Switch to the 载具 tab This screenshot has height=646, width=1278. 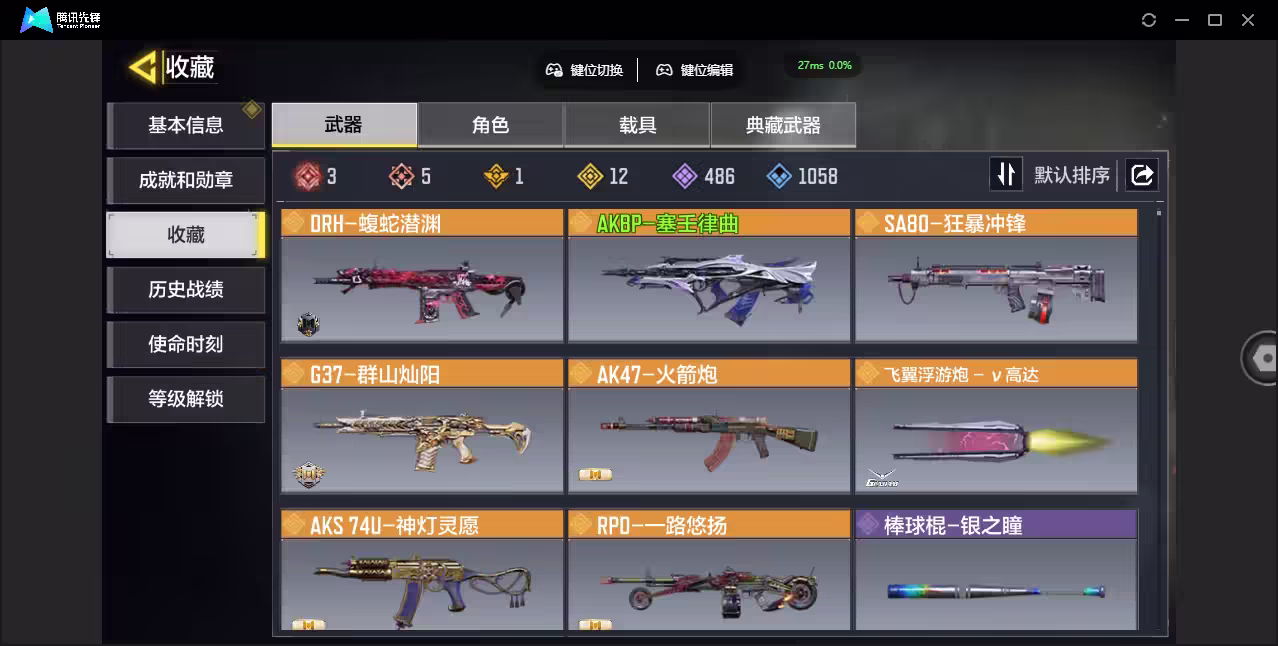637,125
